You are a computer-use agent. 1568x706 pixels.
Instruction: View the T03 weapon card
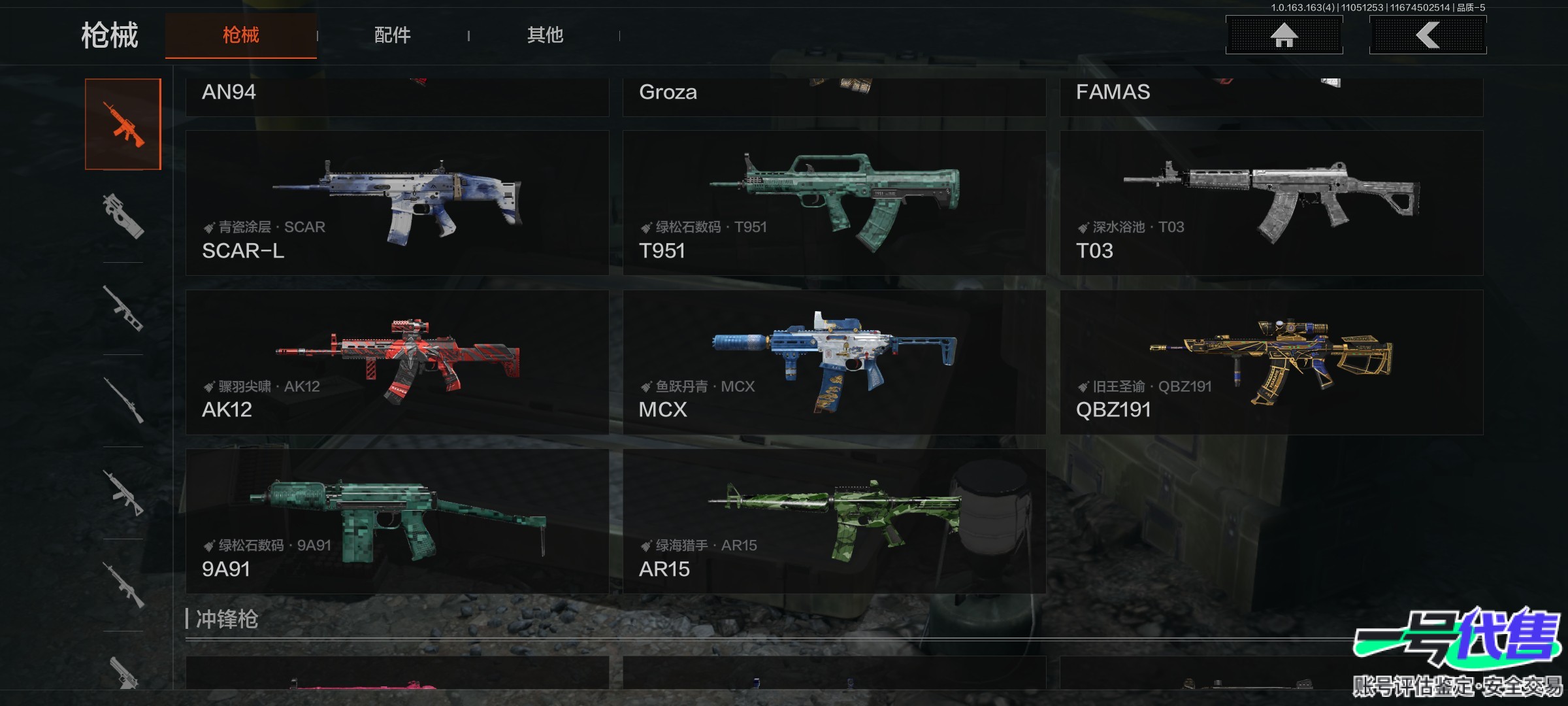pyautogui.click(x=1271, y=203)
